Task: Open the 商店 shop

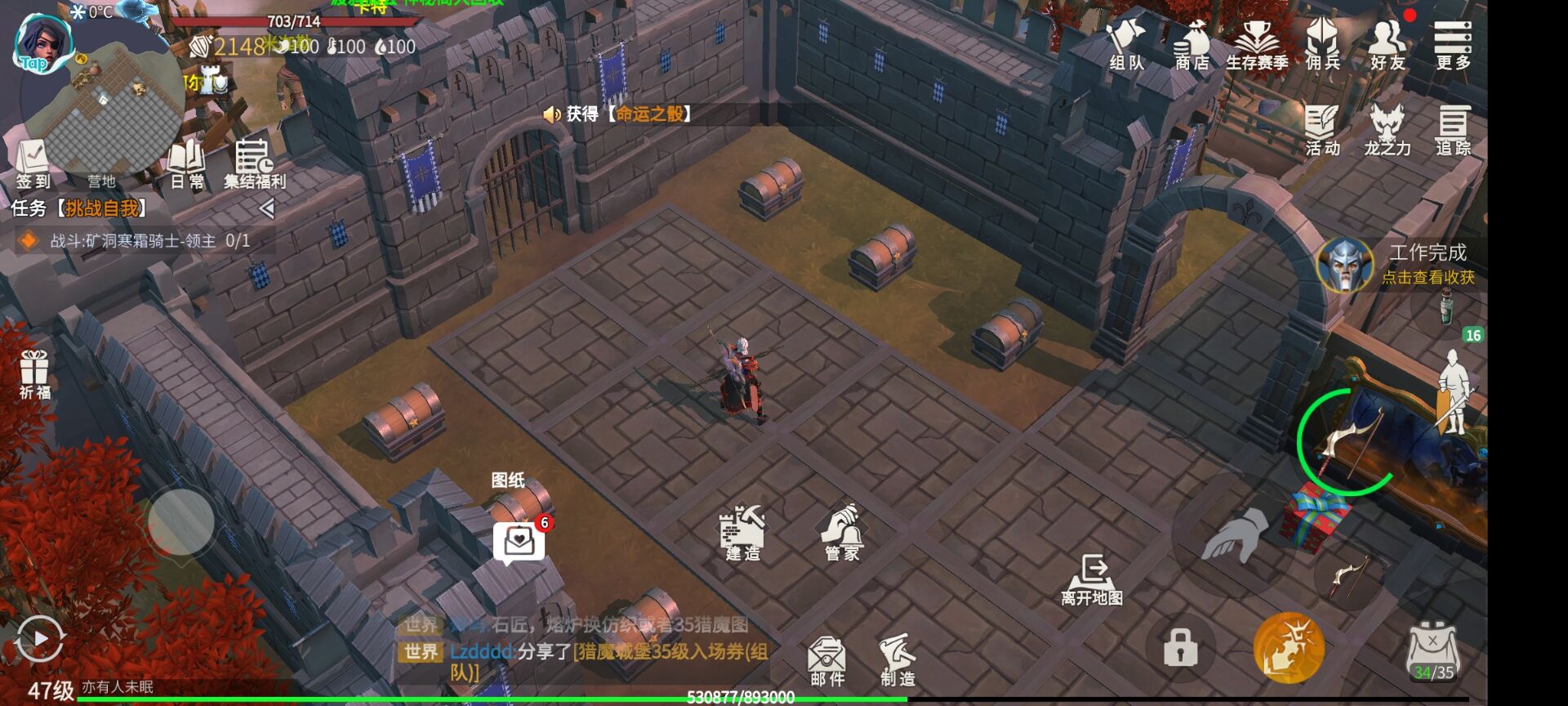Action: (x=1191, y=45)
